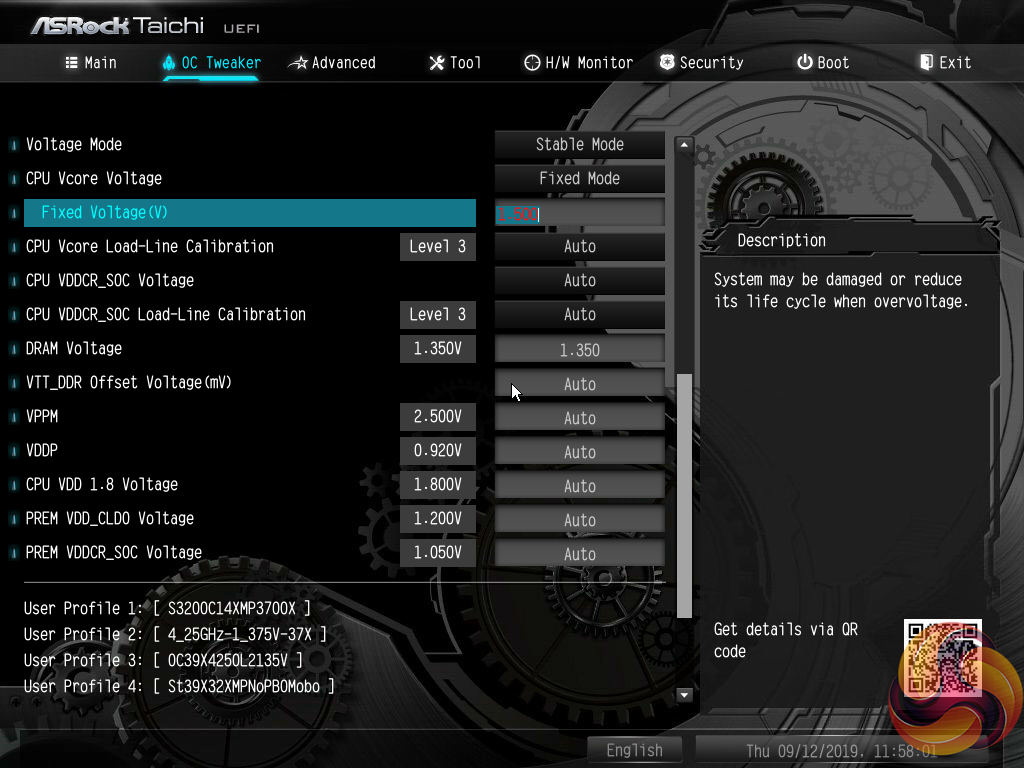1024x768 pixels.
Task: Choose the CPU VDDCR_SOC Voltage Auto setting
Action: click(x=580, y=281)
